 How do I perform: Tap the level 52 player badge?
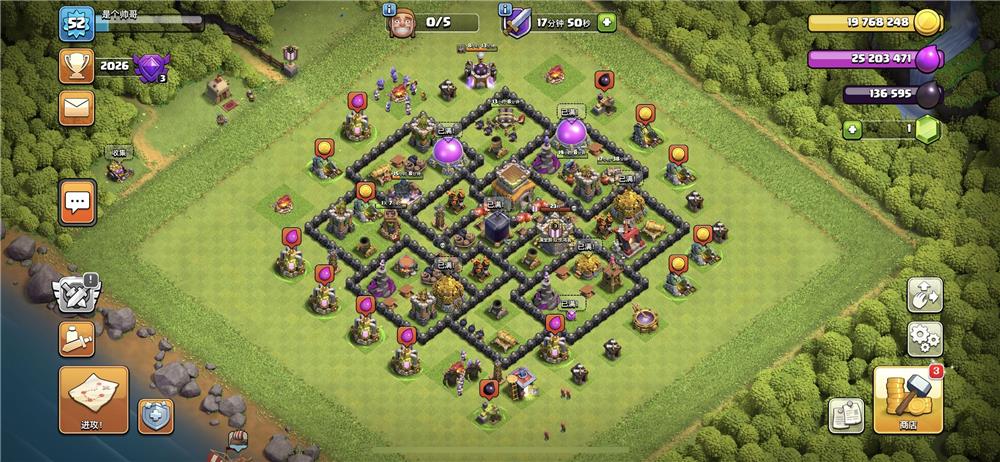pos(76,24)
